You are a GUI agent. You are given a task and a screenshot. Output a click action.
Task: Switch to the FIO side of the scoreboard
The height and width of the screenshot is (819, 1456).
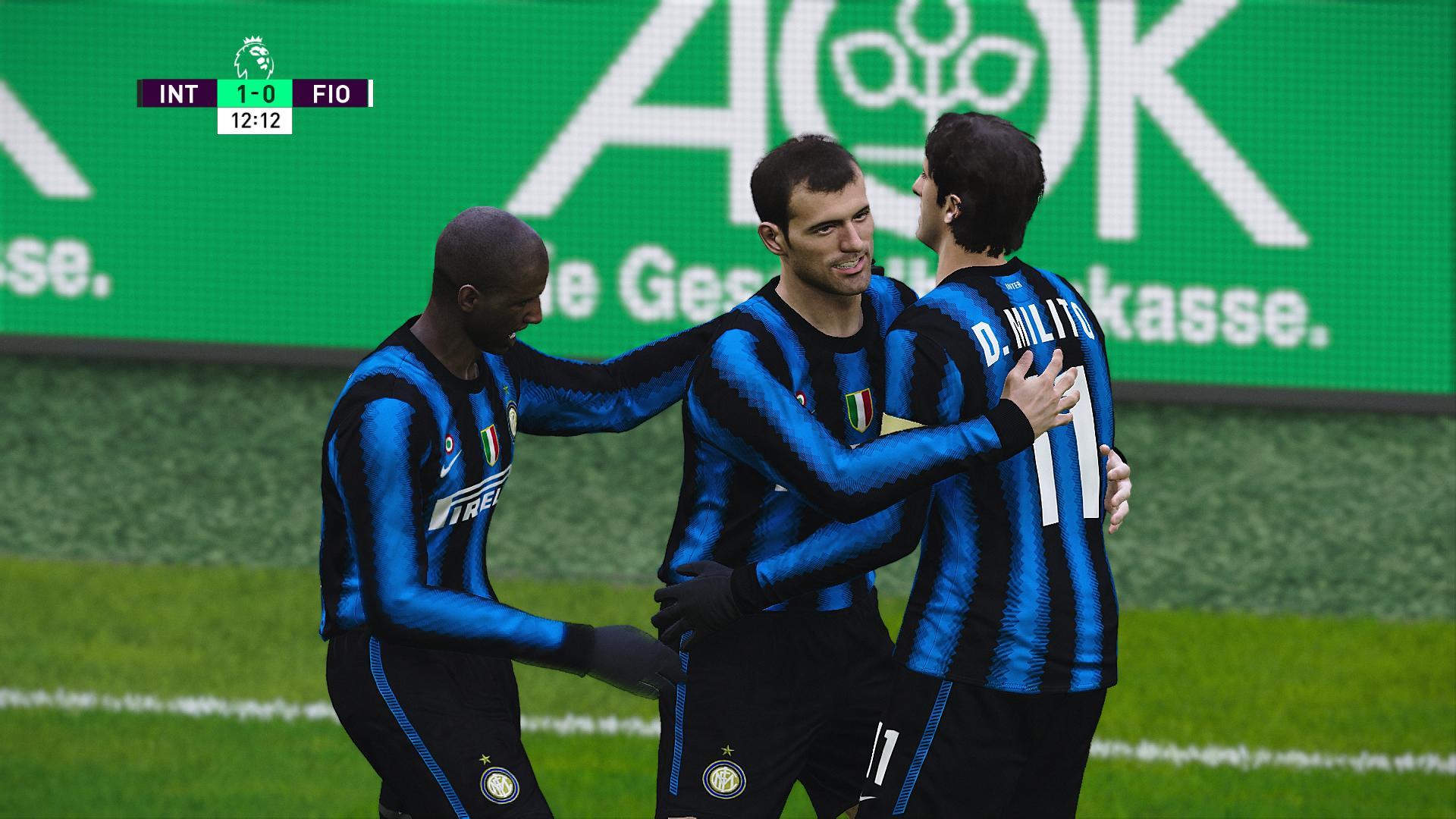(331, 93)
